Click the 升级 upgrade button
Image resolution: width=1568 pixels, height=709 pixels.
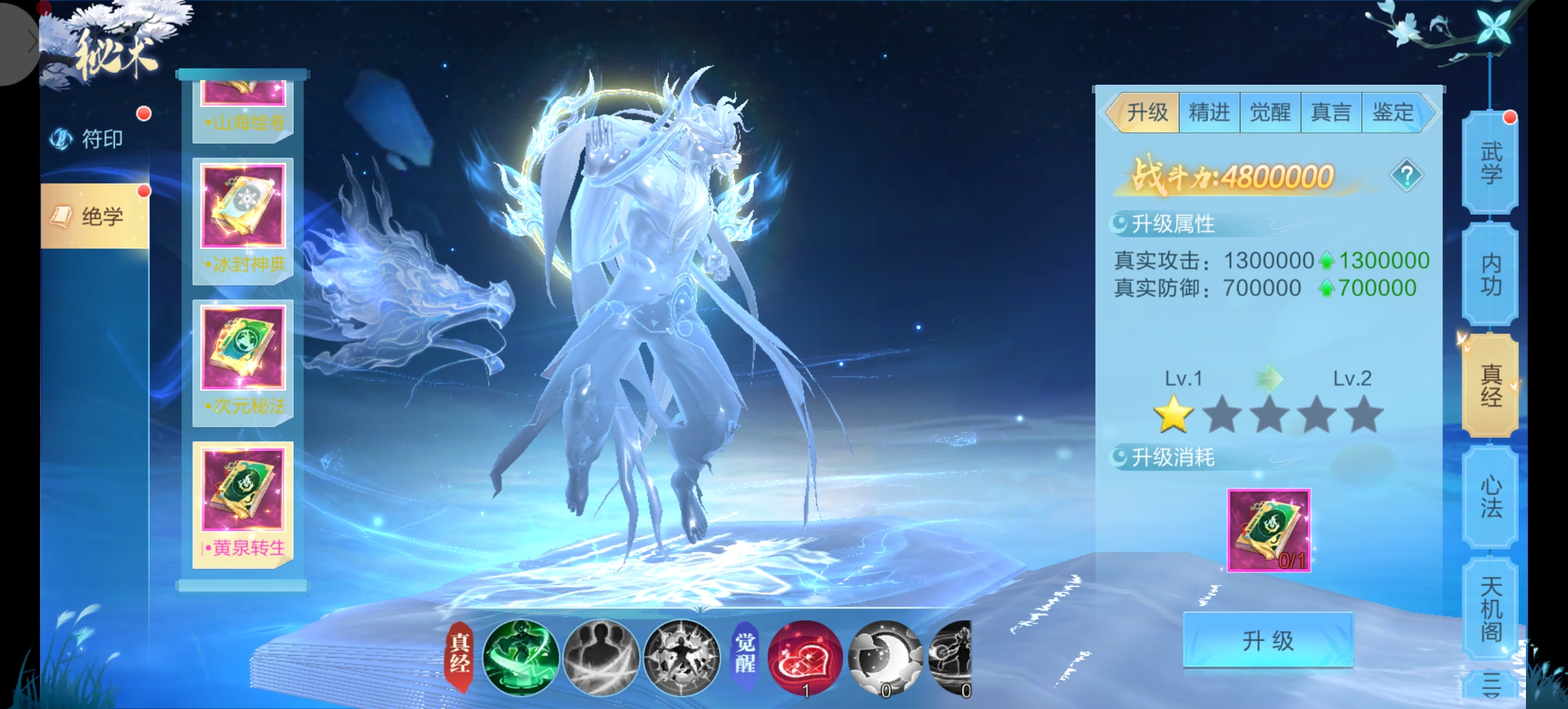pyautogui.click(x=1268, y=640)
